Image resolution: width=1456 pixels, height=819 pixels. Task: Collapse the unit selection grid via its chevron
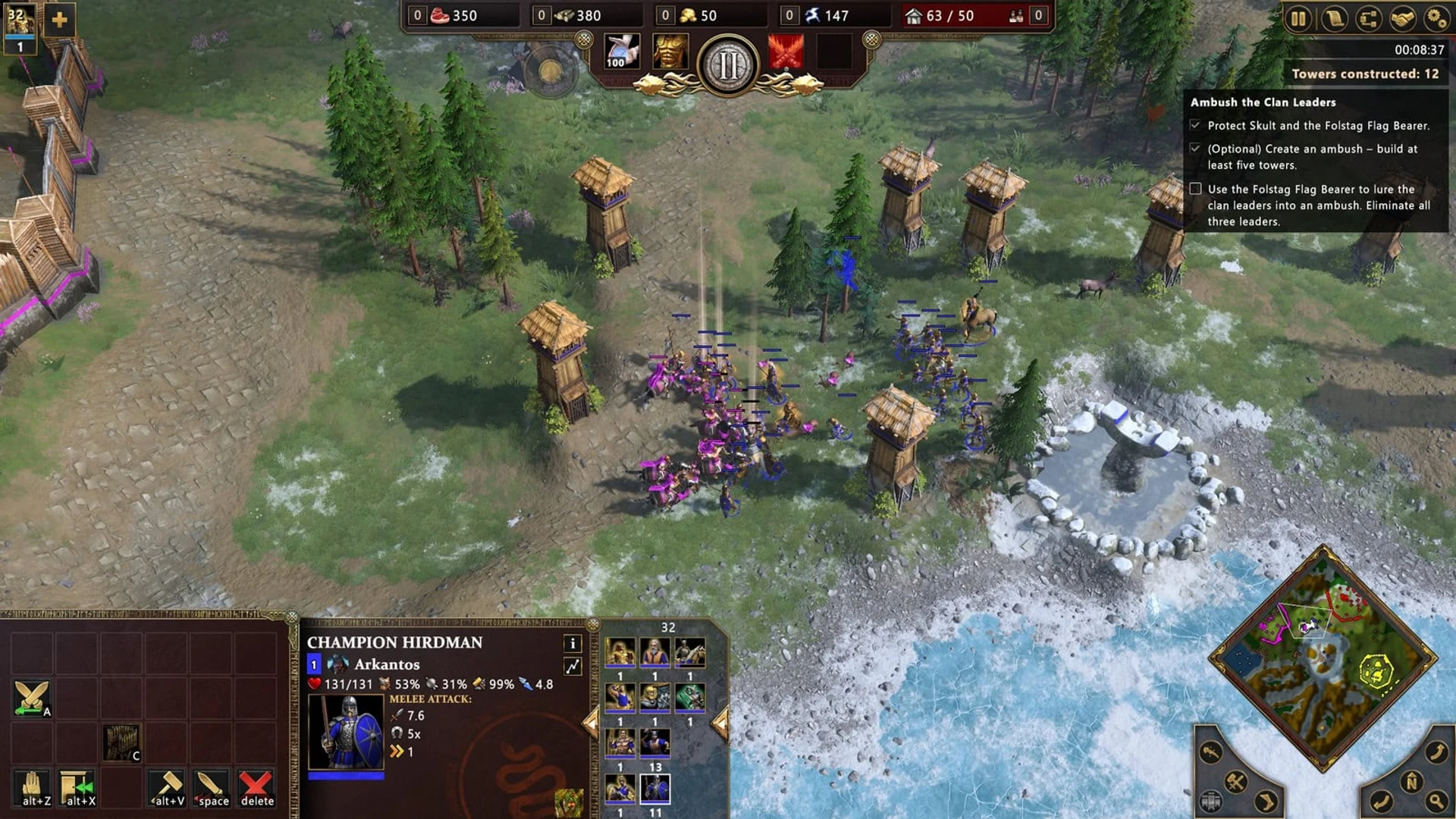coord(590,722)
